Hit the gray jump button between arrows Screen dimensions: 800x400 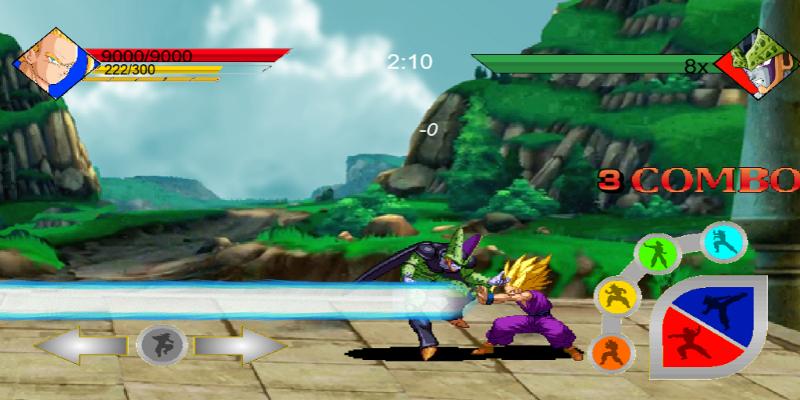tap(159, 345)
